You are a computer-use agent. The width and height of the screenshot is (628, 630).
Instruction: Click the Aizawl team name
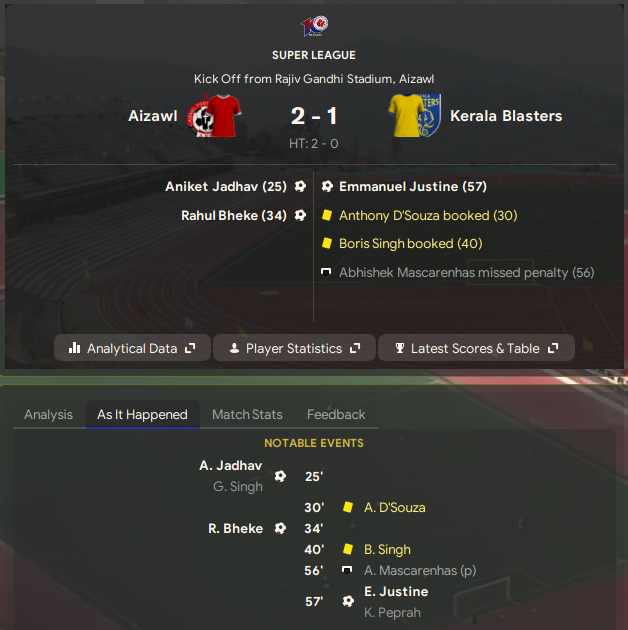153,116
